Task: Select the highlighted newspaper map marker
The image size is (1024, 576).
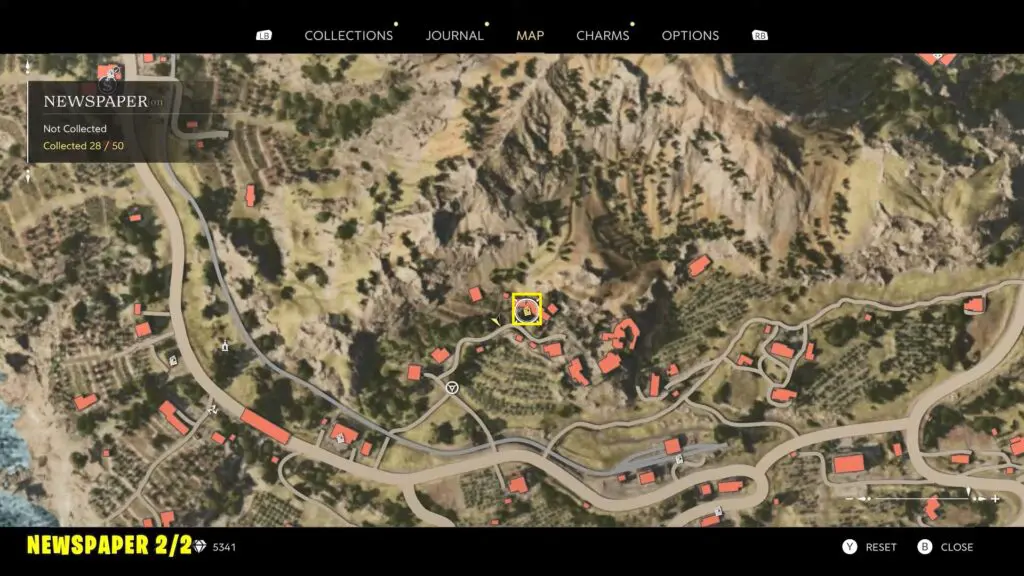Action: (x=527, y=309)
